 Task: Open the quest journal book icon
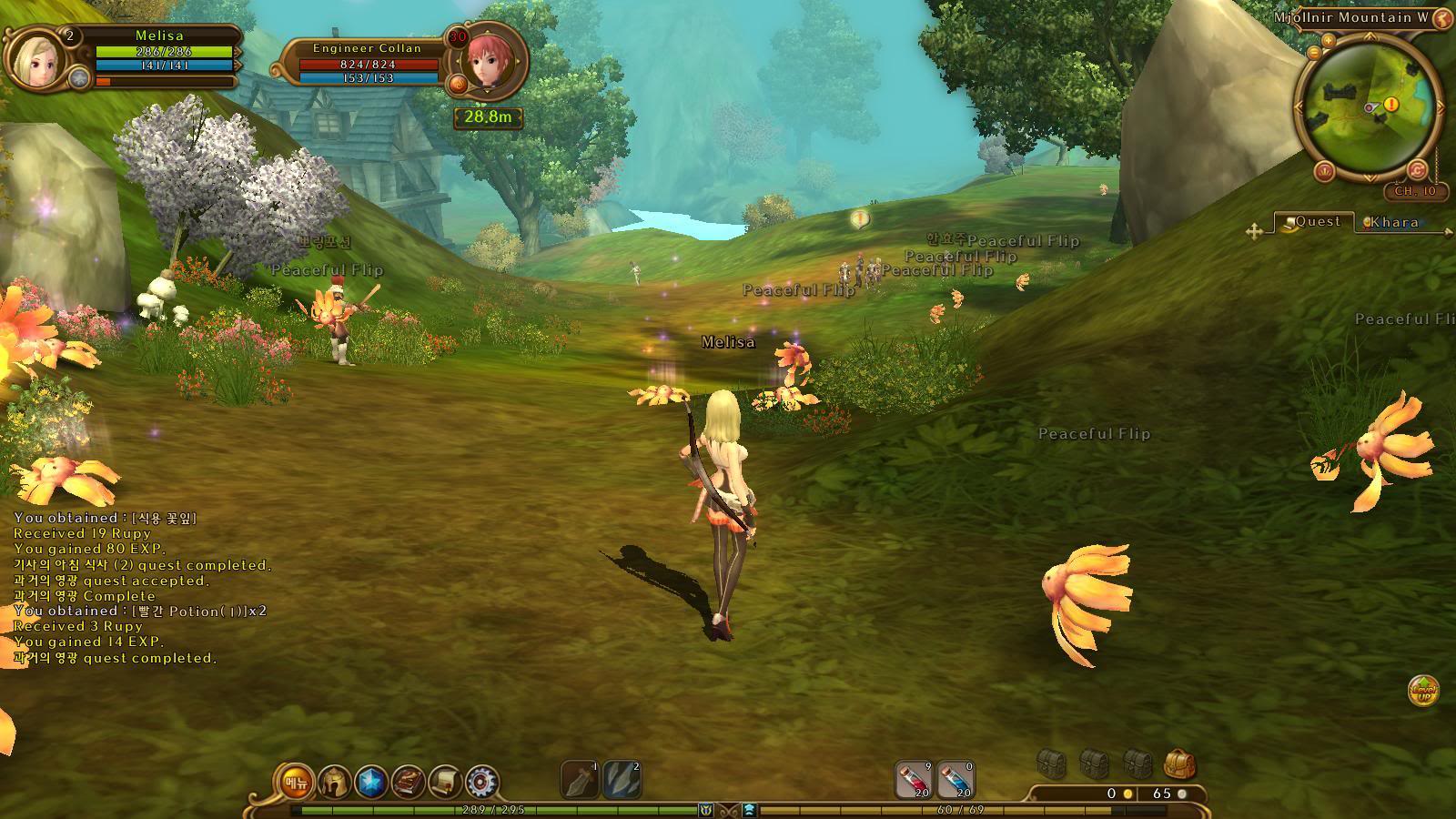(409, 781)
